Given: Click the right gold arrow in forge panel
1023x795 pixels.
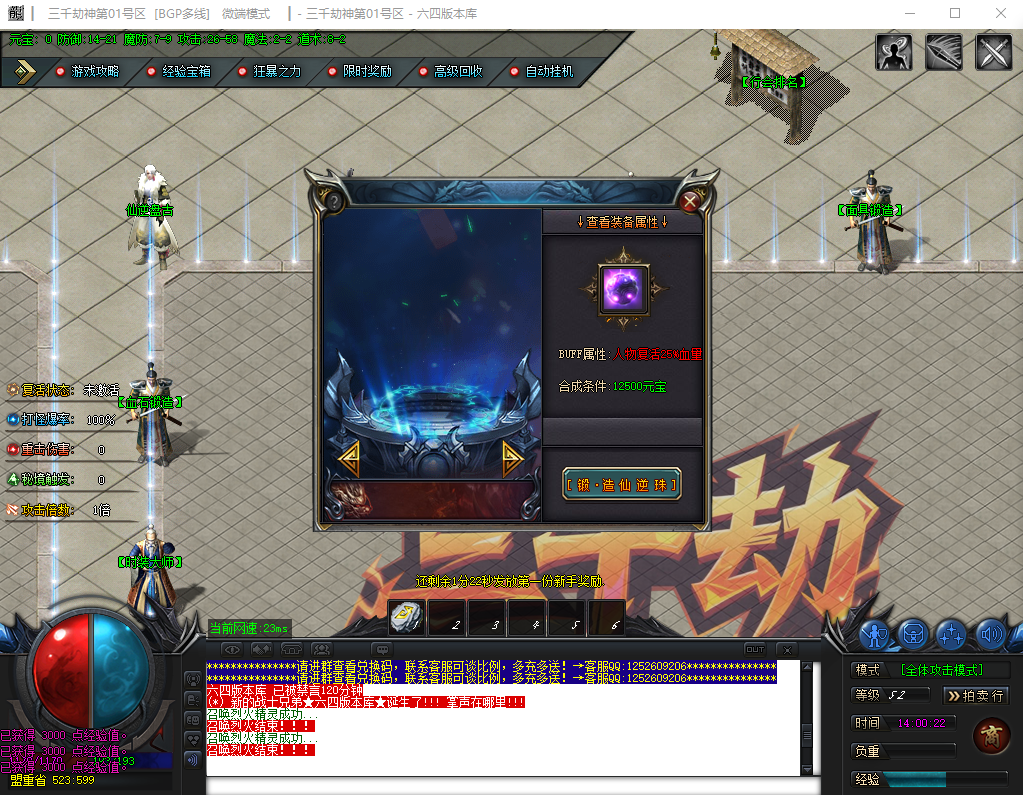Looking at the screenshot, I should point(511,458).
